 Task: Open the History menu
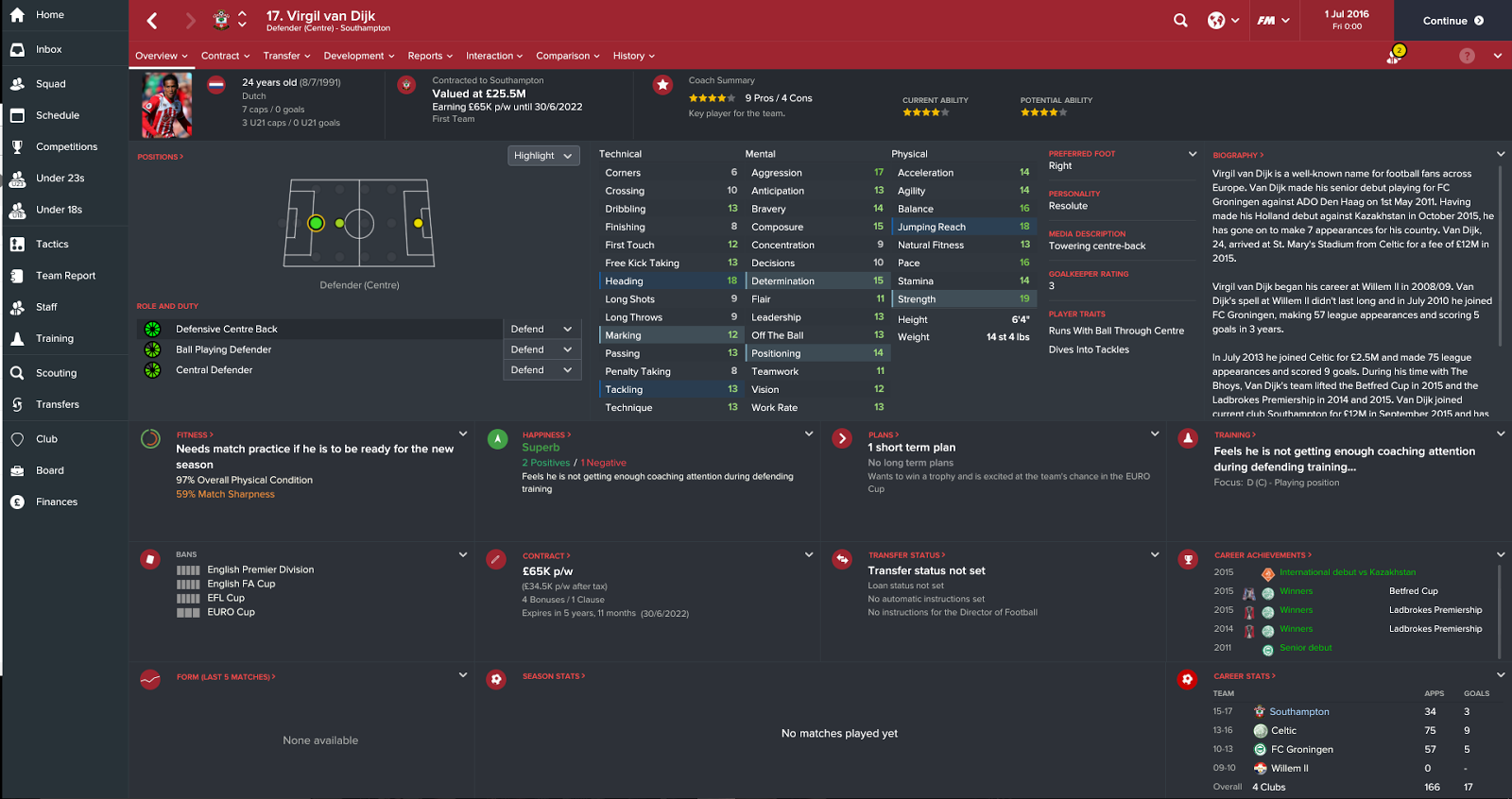coord(633,56)
